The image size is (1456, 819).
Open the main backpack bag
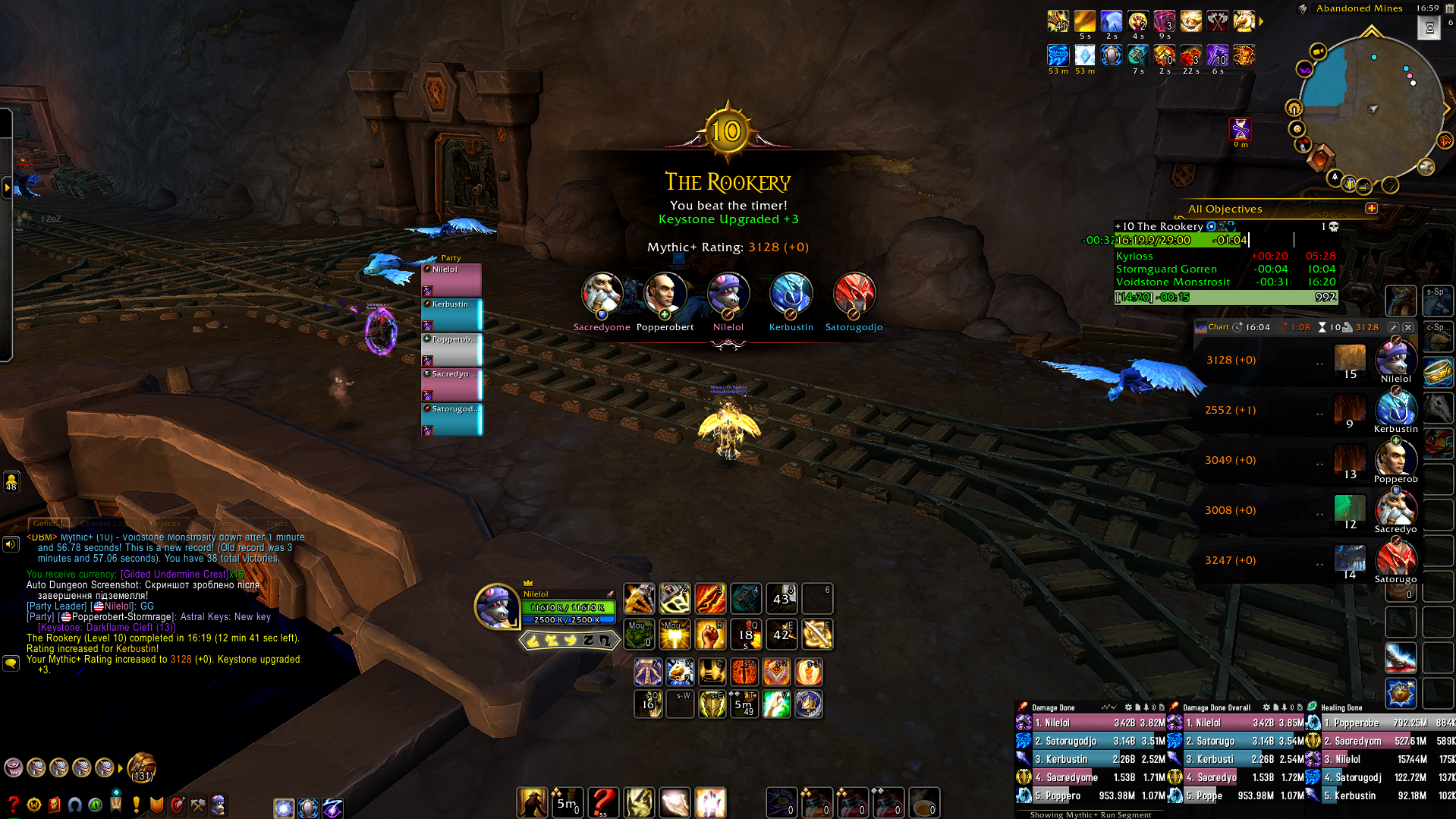click(x=141, y=767)
